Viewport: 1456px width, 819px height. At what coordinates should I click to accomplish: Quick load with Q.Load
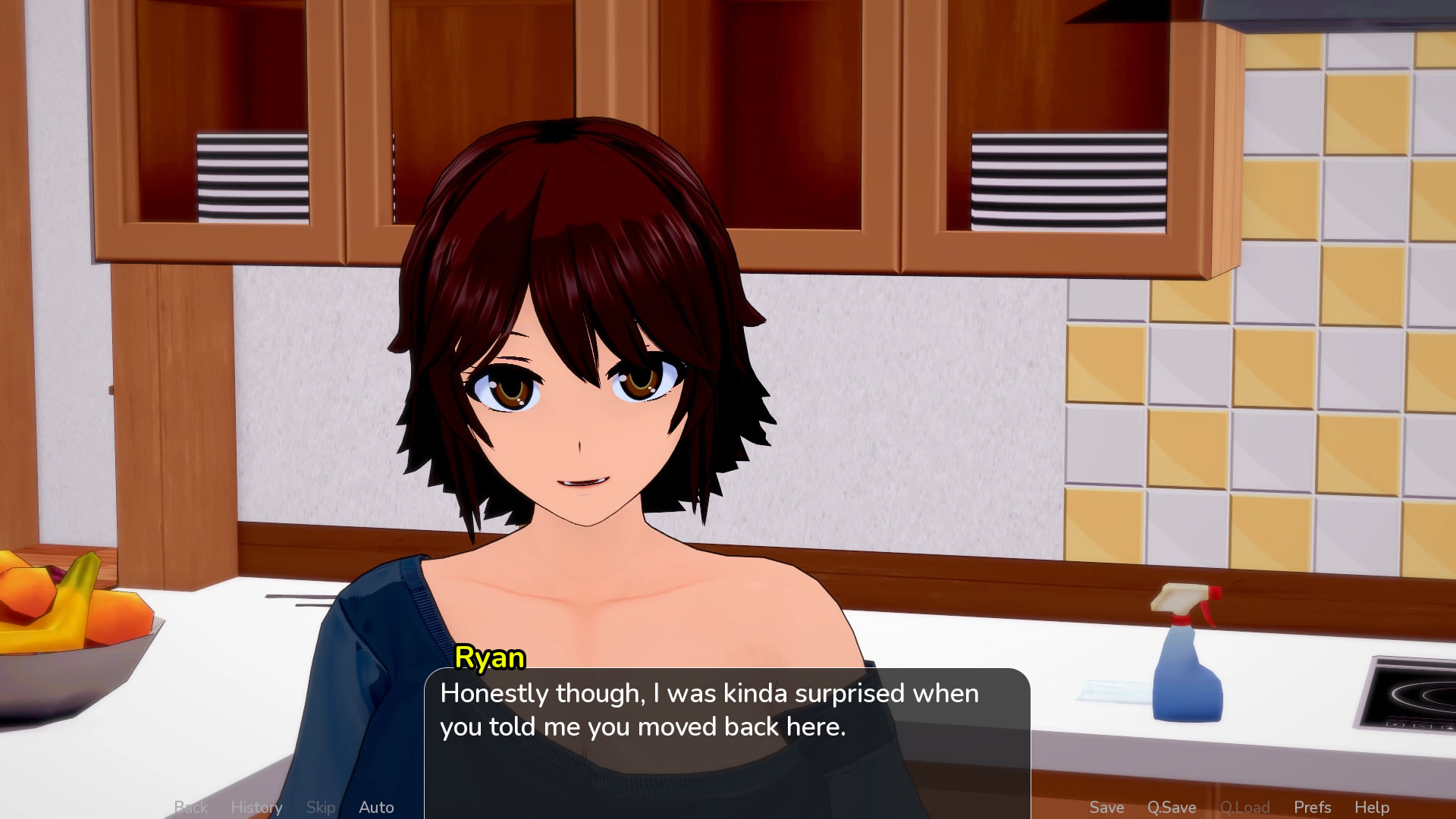[1244, 807]
